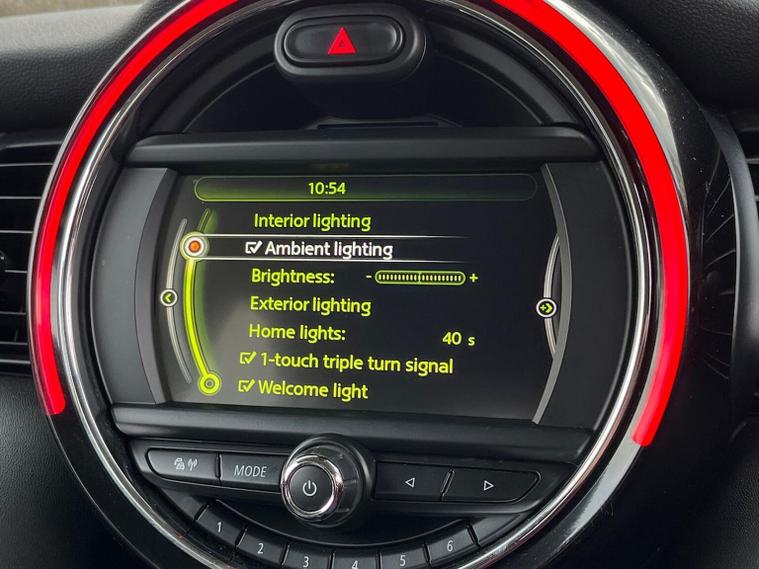Increase brightness with the plus sign
Image resolution: width=759 pixels, height=569 pixels.
(x=473, y=277)
